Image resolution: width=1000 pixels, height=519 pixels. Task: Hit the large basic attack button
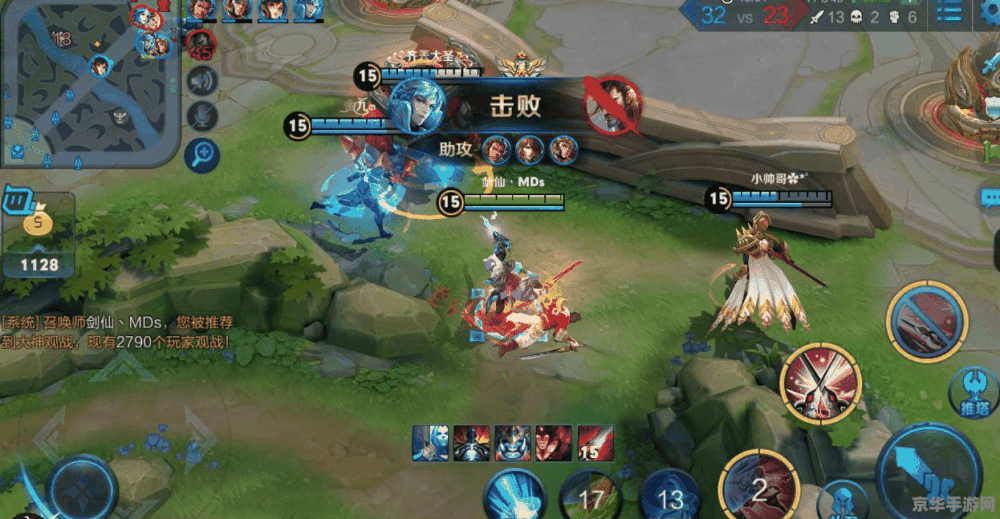[930, 470]
